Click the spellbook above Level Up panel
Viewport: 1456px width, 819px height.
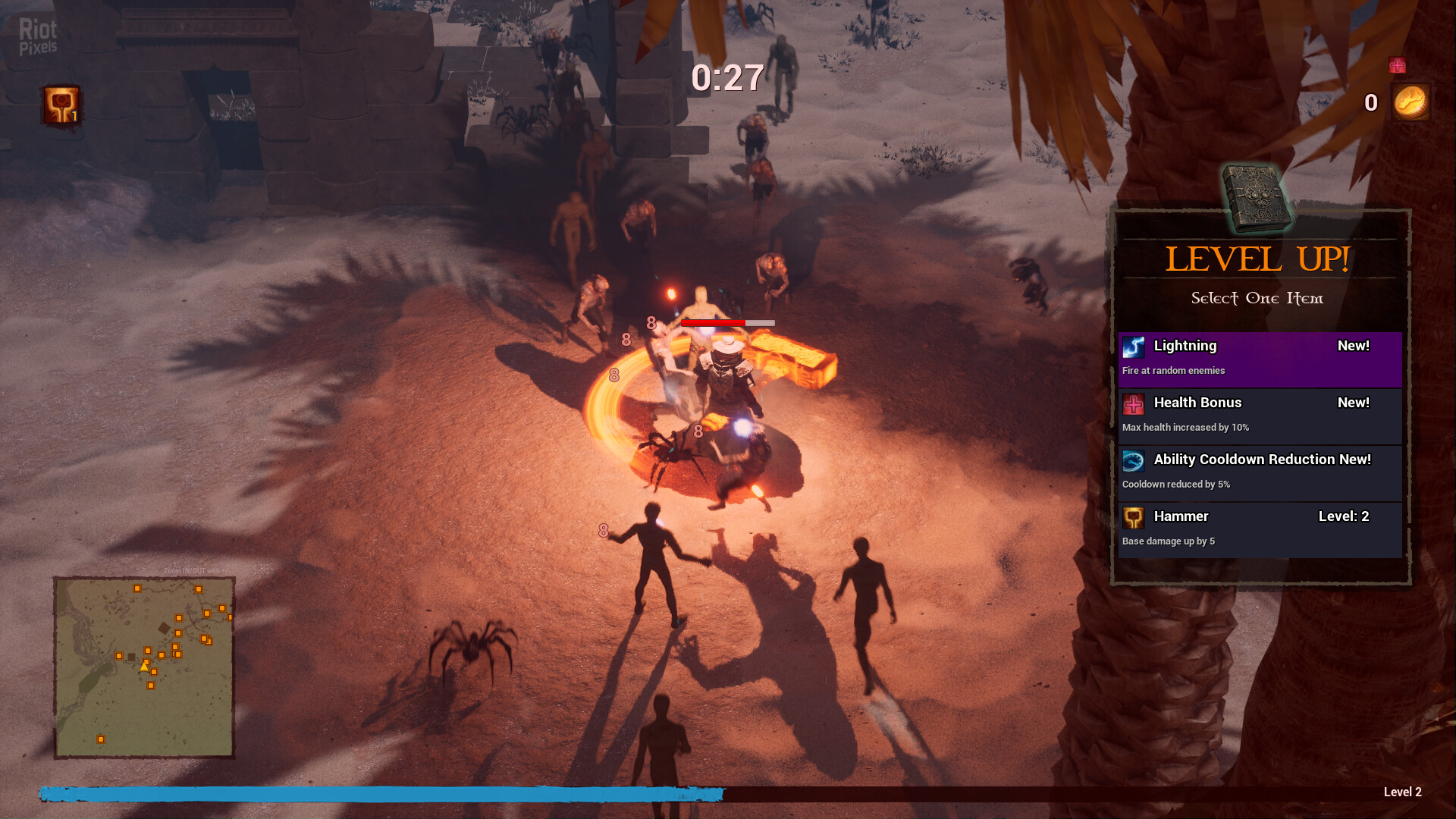[1256, 199]
